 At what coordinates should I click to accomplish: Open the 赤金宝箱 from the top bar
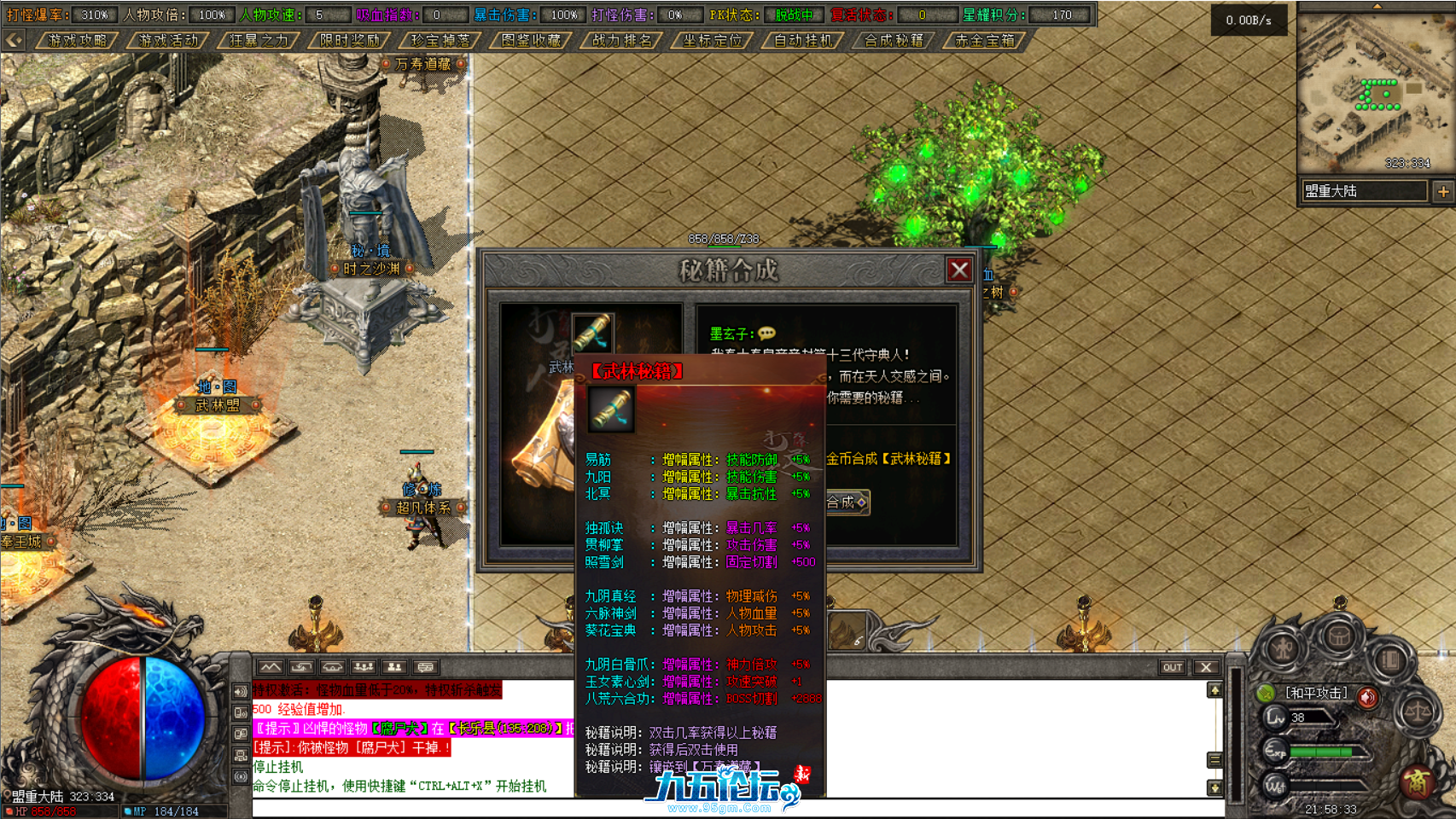983,39
